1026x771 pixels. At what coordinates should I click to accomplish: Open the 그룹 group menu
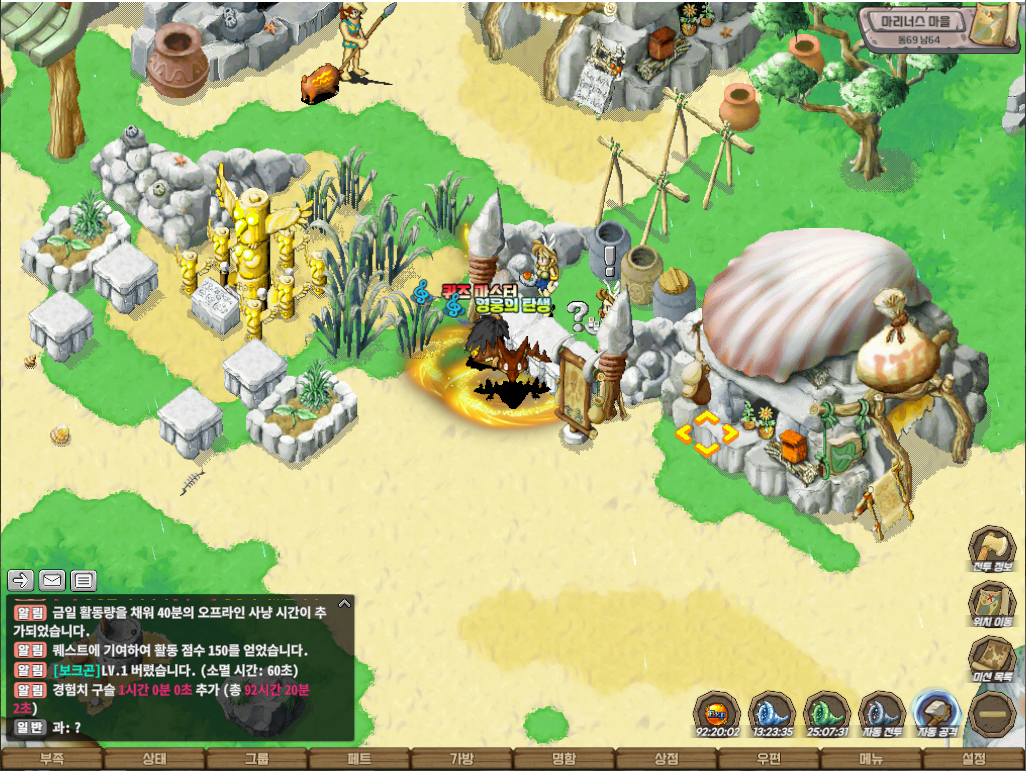256,759
